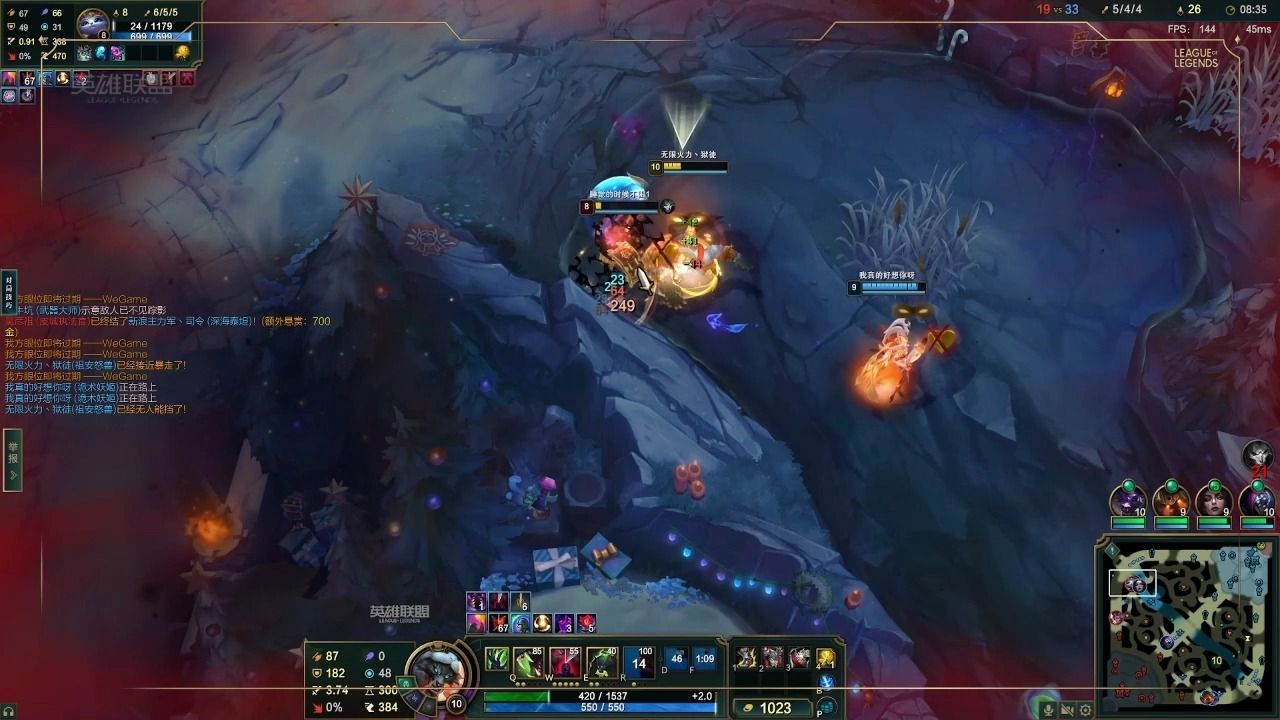Open settings with the gear icon
The image size is (1280, 720).
click(1085, 710)
